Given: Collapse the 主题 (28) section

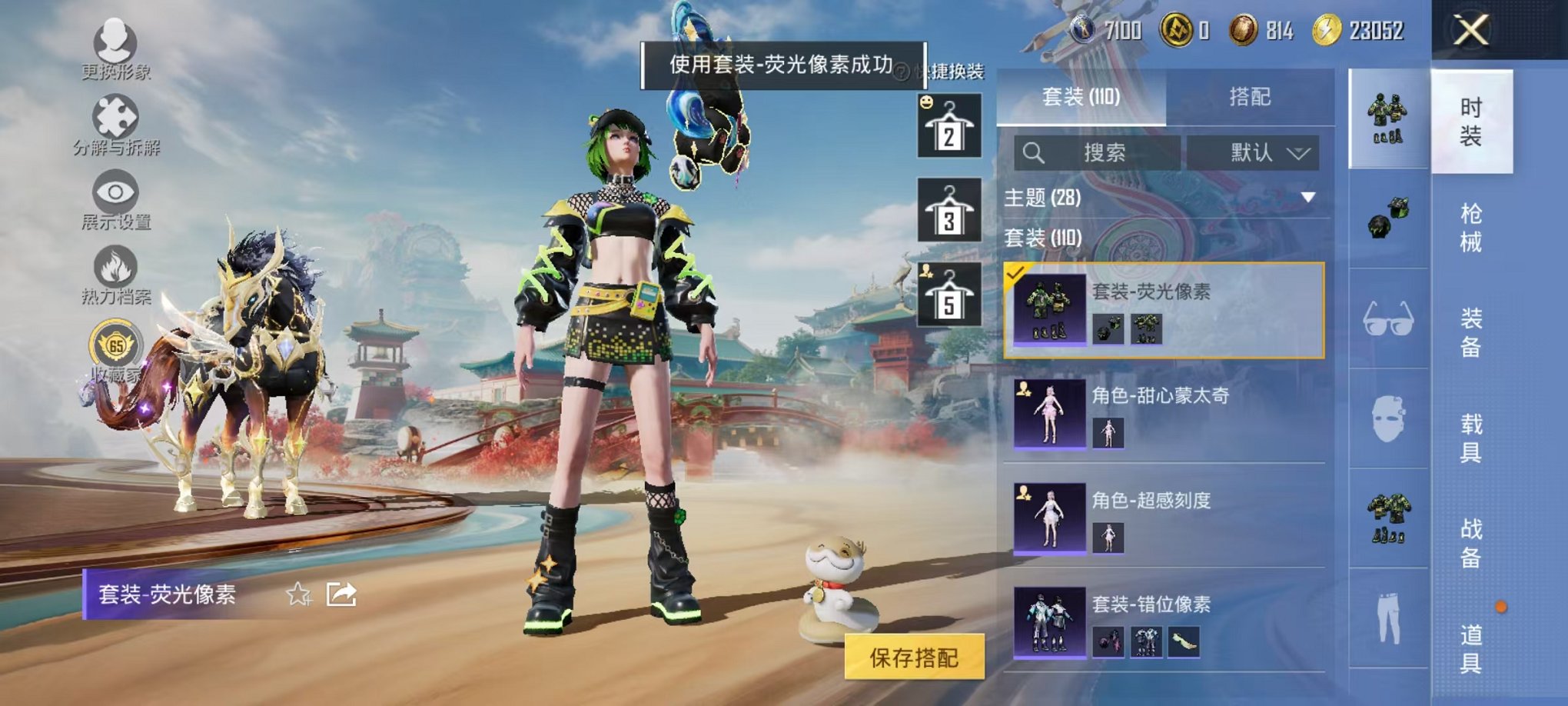Looking at the screenshot, I should [1307, 195].
